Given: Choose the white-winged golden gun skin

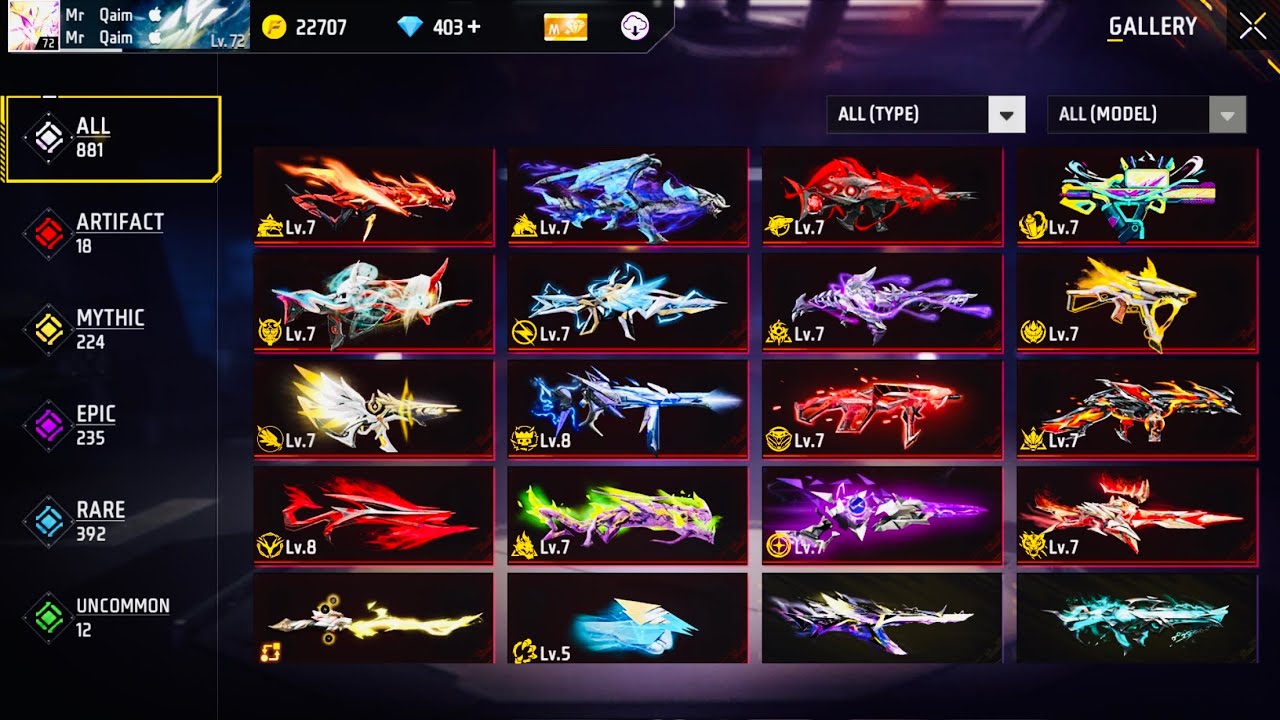Looking at the screenshot, I should (373, 408).
